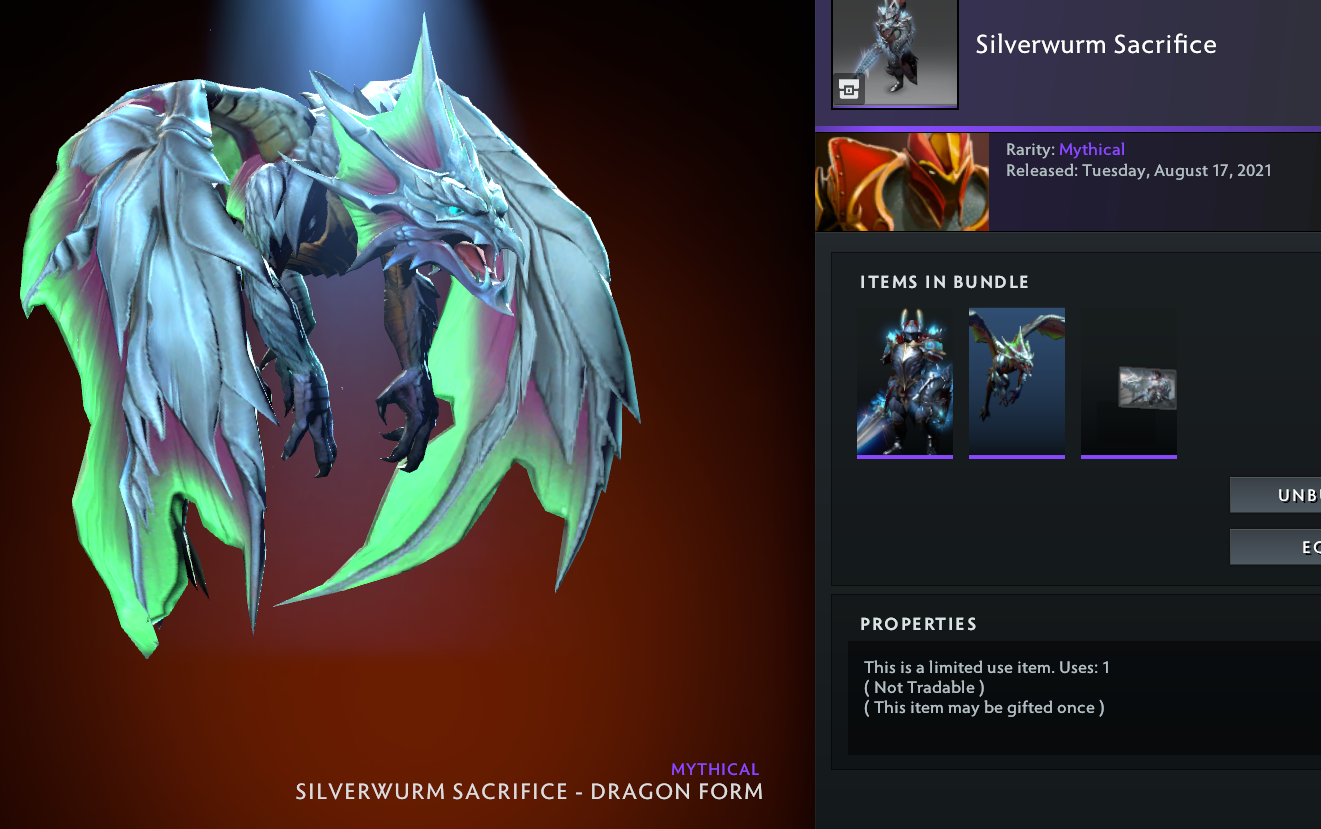Preview the armored knight set item
Image resolution: width=1321 pixels, height=829 pixels.
pyautogui.click(x=905, y=382)
